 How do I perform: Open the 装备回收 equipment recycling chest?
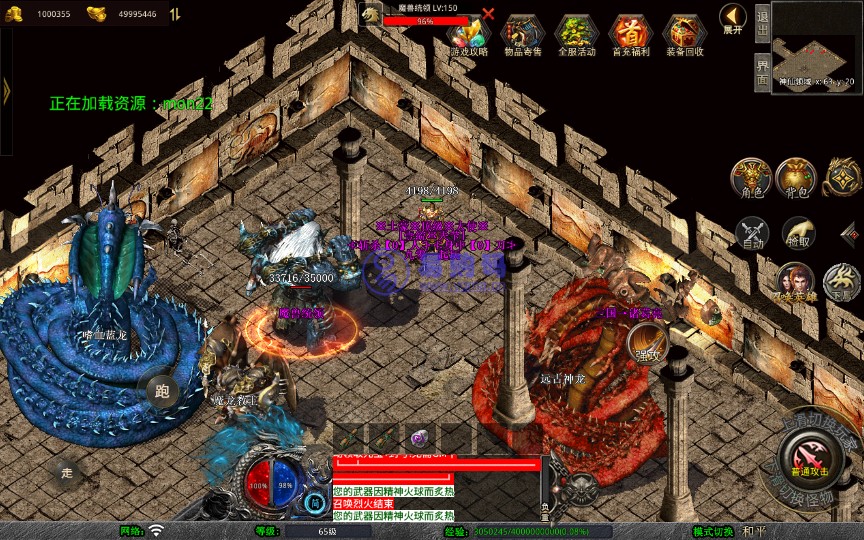tap(684, 35)
